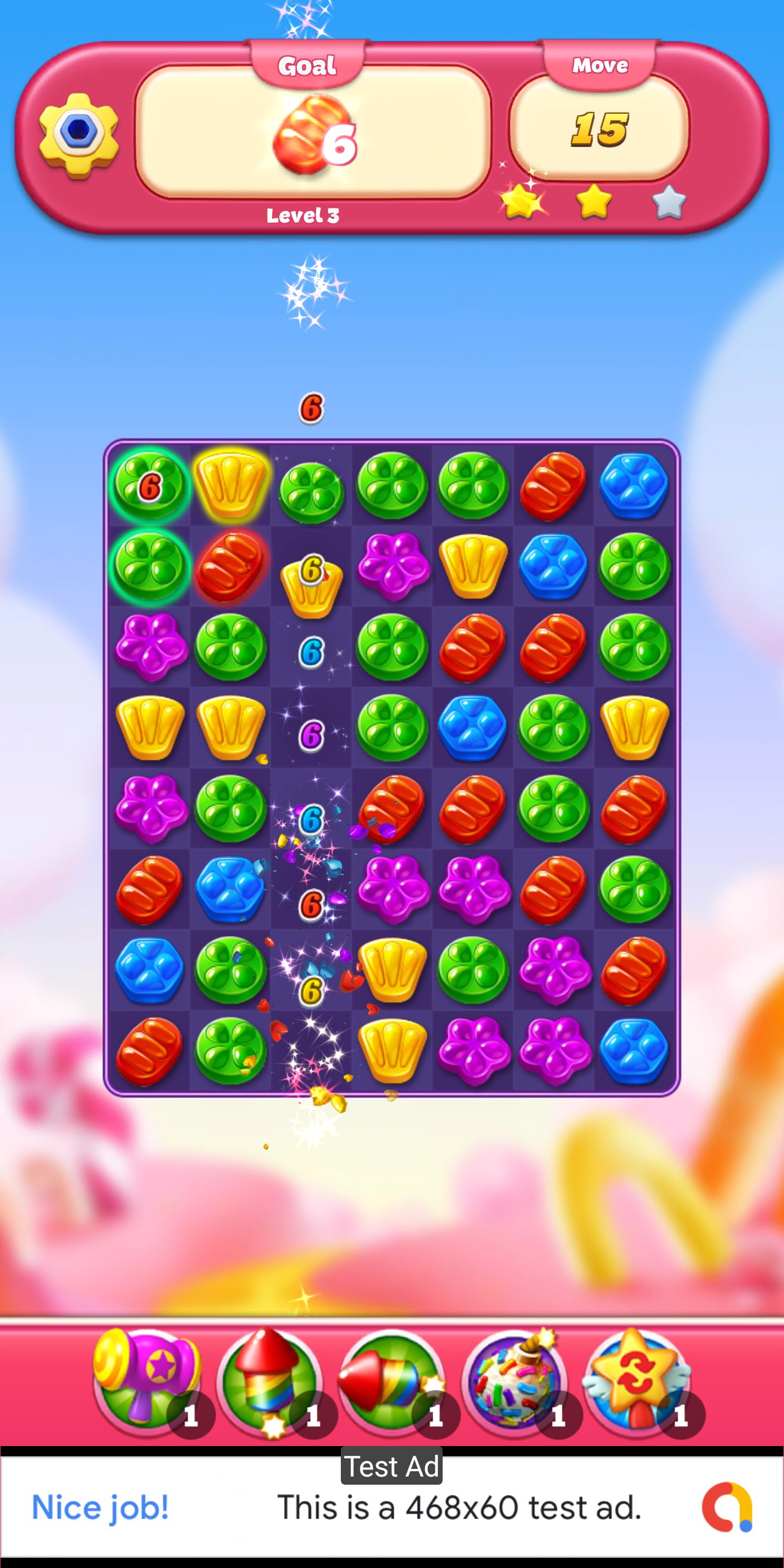
Task: Activate the star shuffle booster
Action: coord(636,1381)
